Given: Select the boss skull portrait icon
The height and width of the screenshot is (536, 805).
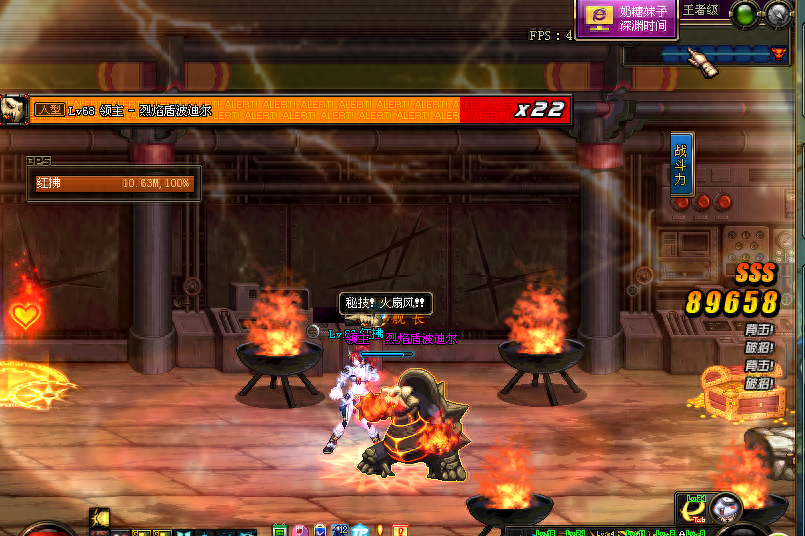Looking at the screenshot, I should click(x=14, y=109).
